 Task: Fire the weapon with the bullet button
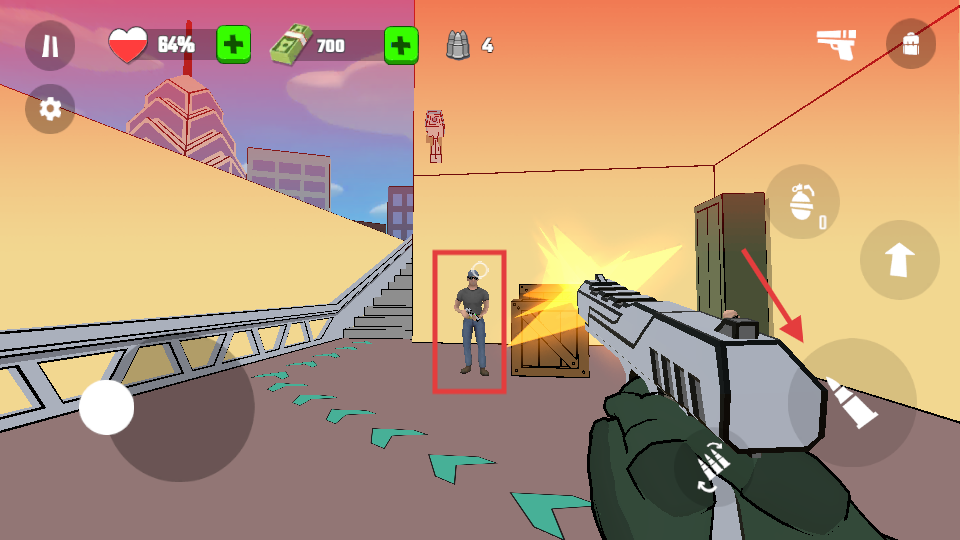(x=851, y=402)
